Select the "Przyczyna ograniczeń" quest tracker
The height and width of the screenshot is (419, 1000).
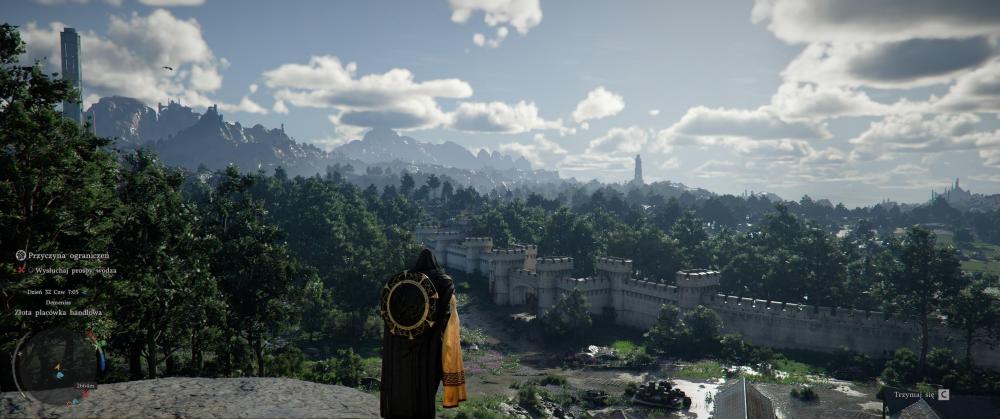[68, 255]
